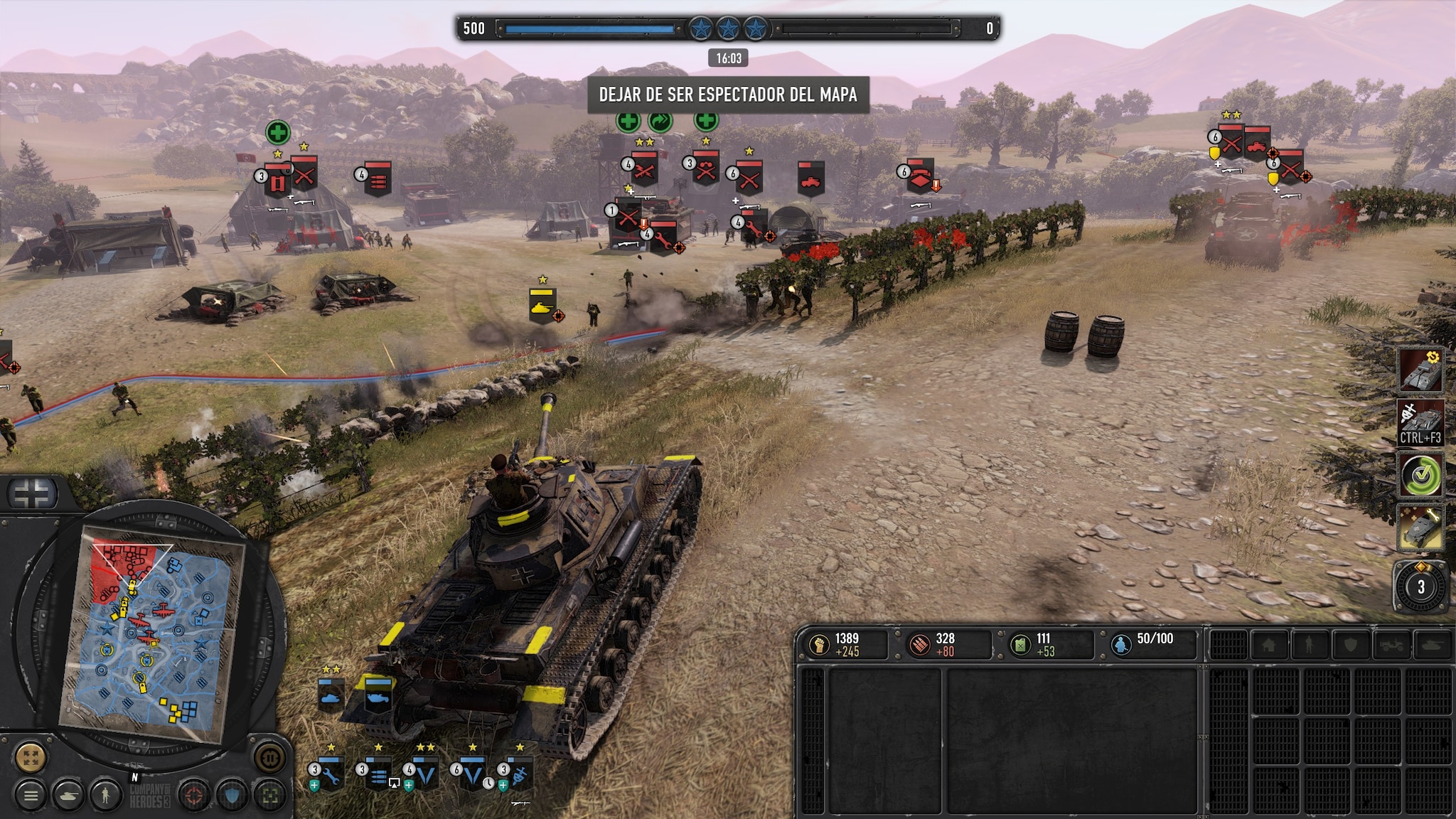Click the "Dejar de ser espectador del mapa" button
The height and width of the screenshot is (819, 1456).
[728, 95]
